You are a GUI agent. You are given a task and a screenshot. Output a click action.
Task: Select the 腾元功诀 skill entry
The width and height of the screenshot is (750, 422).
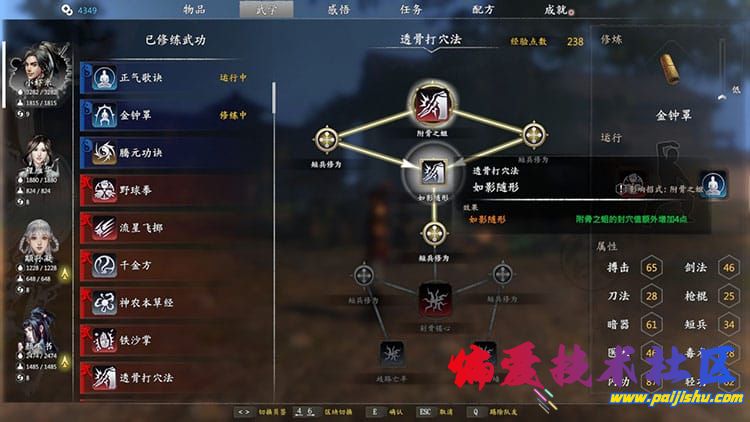175,152
